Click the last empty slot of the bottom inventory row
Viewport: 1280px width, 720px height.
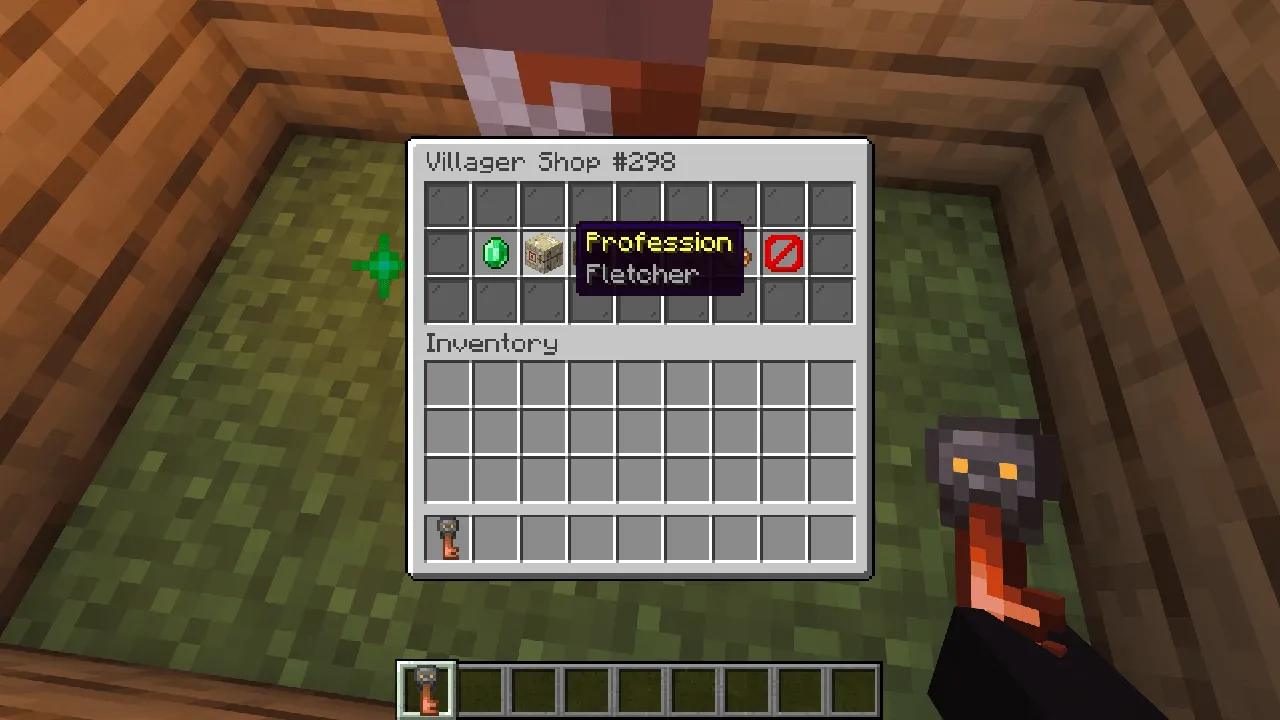pos(830,537)
